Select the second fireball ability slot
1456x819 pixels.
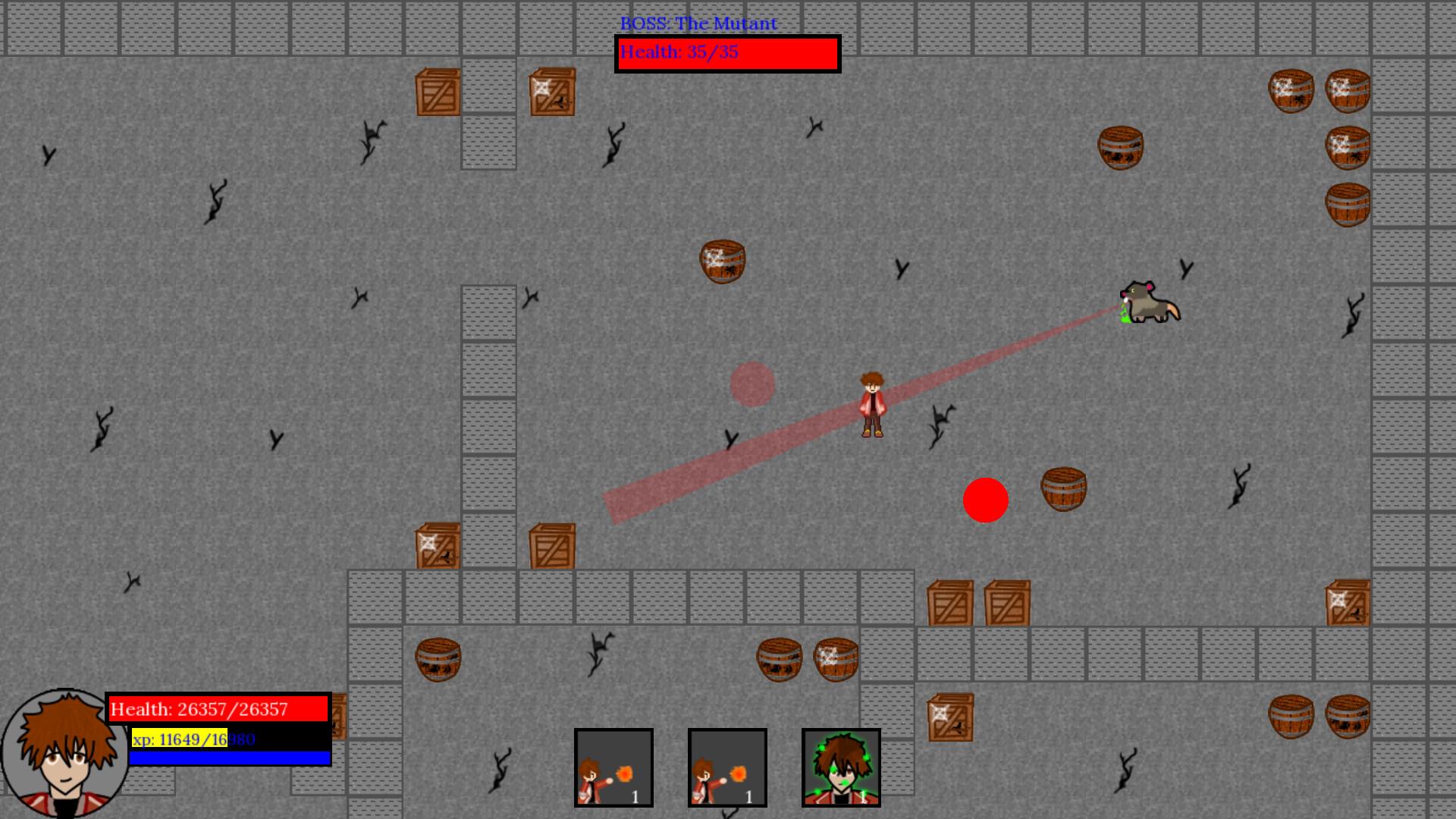coord(728,767)
